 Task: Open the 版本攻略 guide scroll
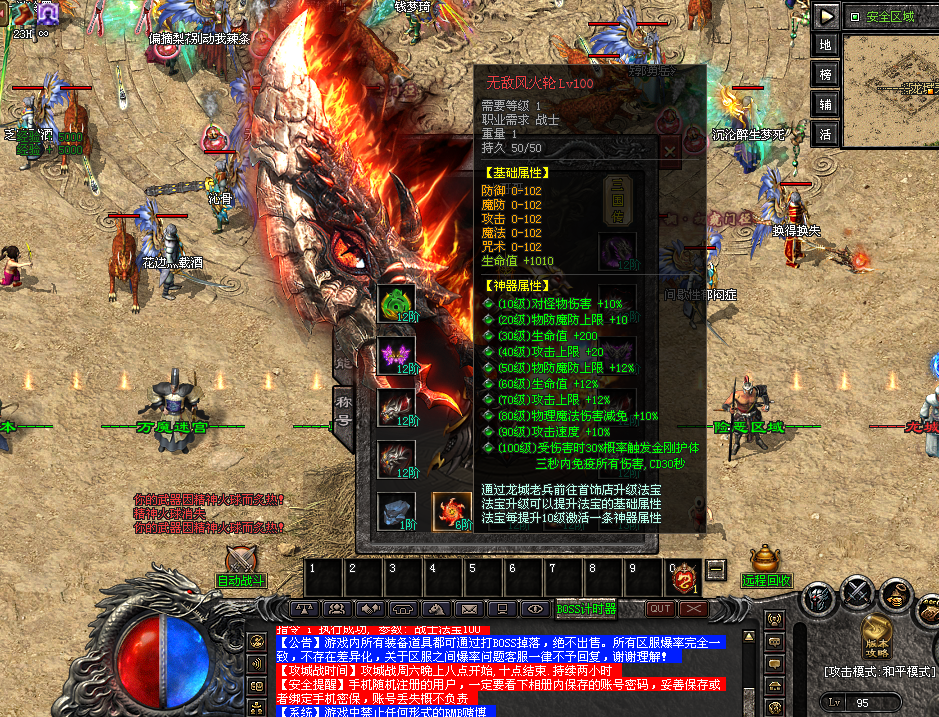coord(876,634)
